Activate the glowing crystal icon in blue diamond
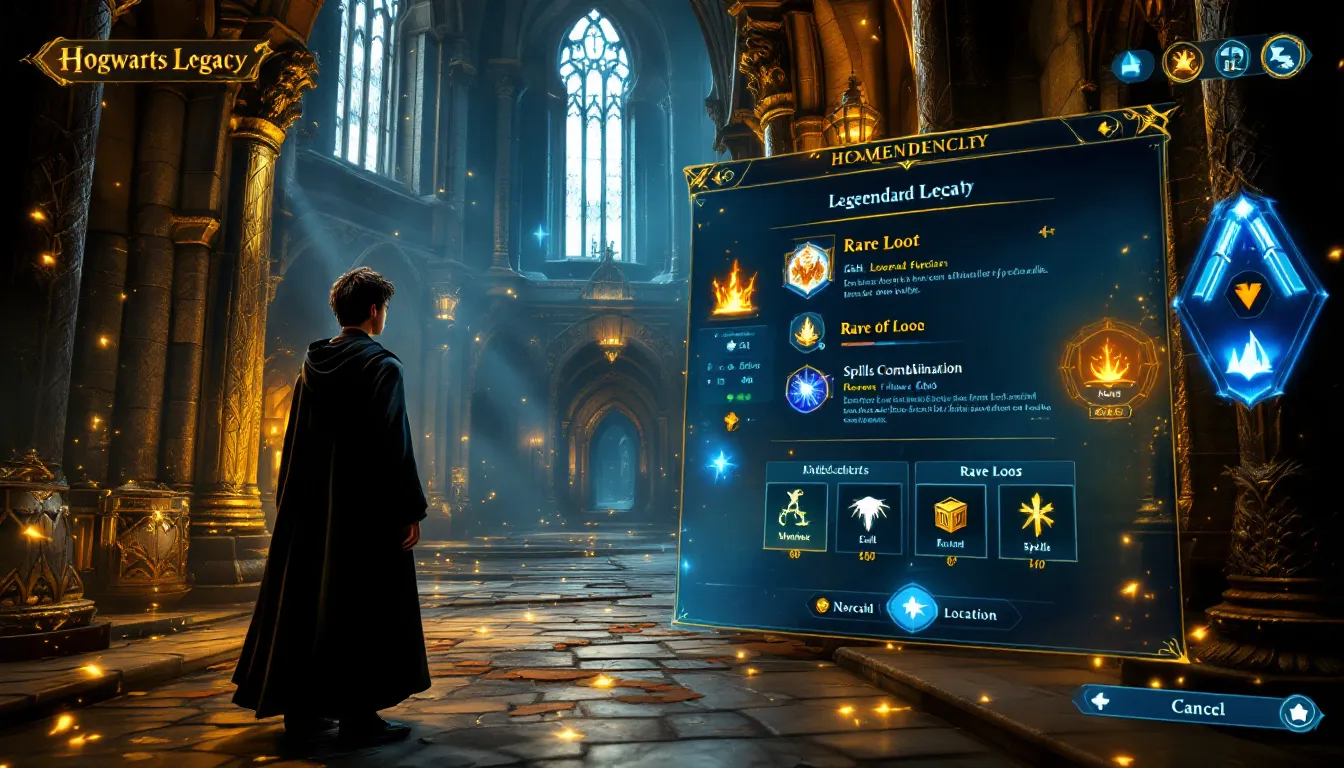This screenshot has width=1344, height=768. coord(1248,356)
